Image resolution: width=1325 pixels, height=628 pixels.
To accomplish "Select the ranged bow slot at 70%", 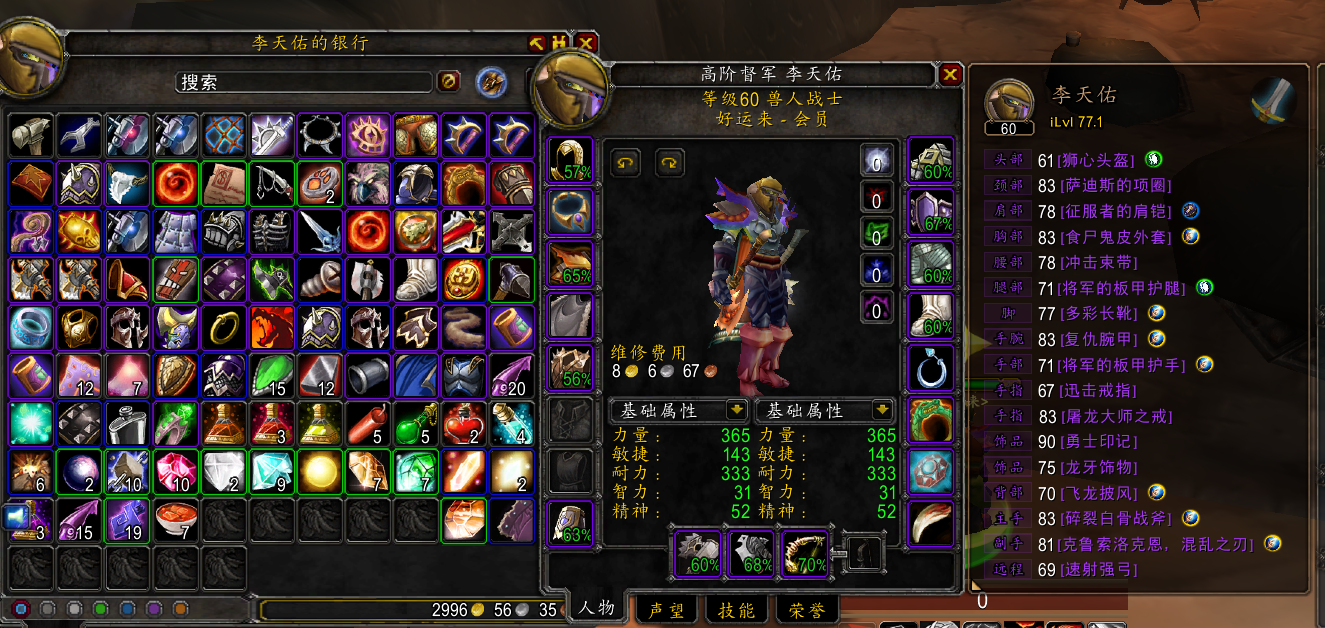I will click(x=803, y=552).
